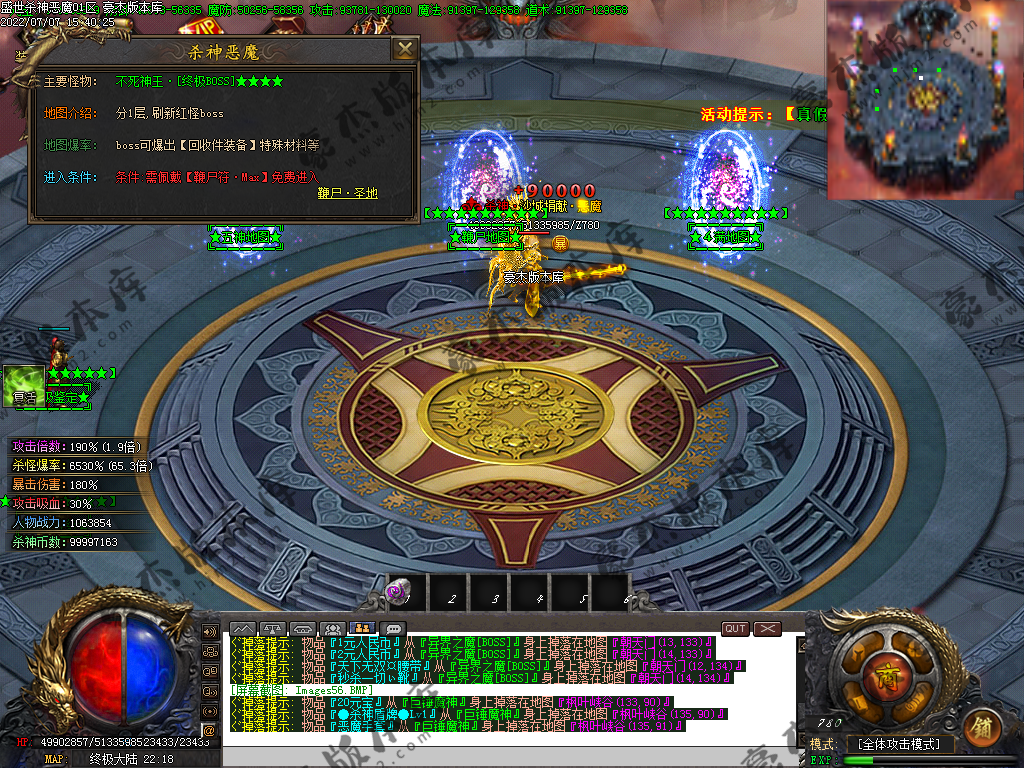This screenshot has height=768, width=1024.
Task: Click the green 复活 revive icon
Action: pos(23,384)
